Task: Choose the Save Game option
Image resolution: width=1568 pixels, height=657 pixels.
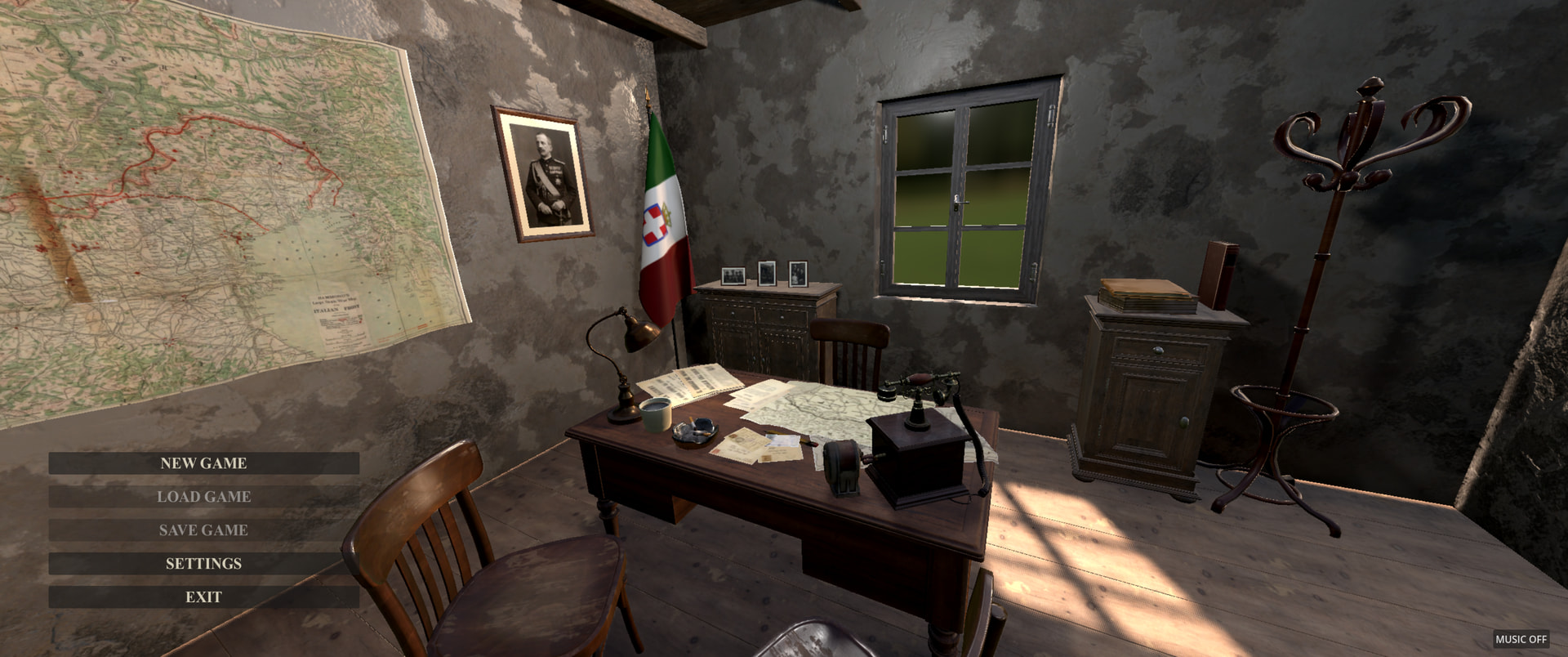Action: 203,530
